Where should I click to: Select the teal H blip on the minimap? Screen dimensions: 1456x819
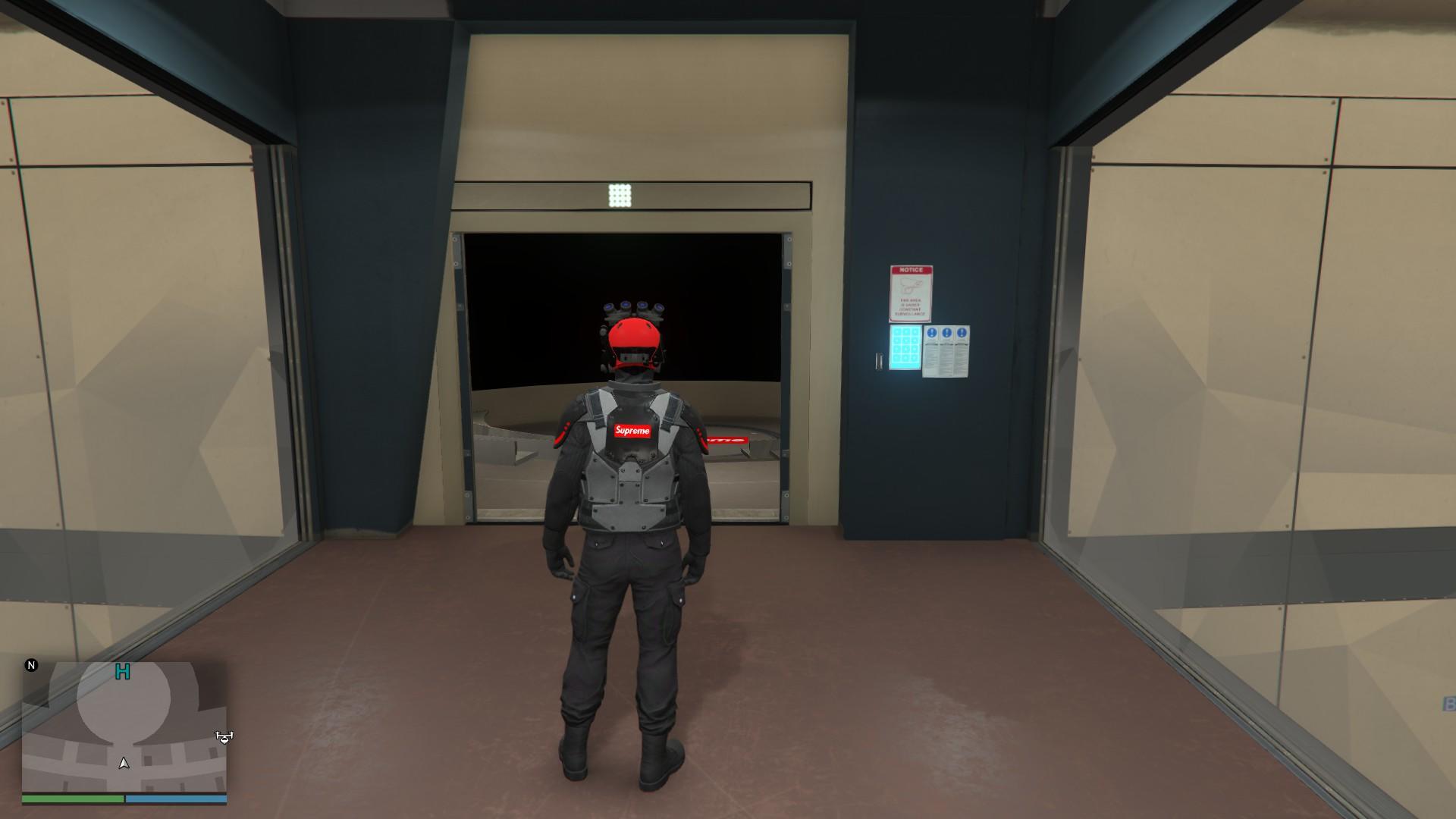(x=122, y=672)
